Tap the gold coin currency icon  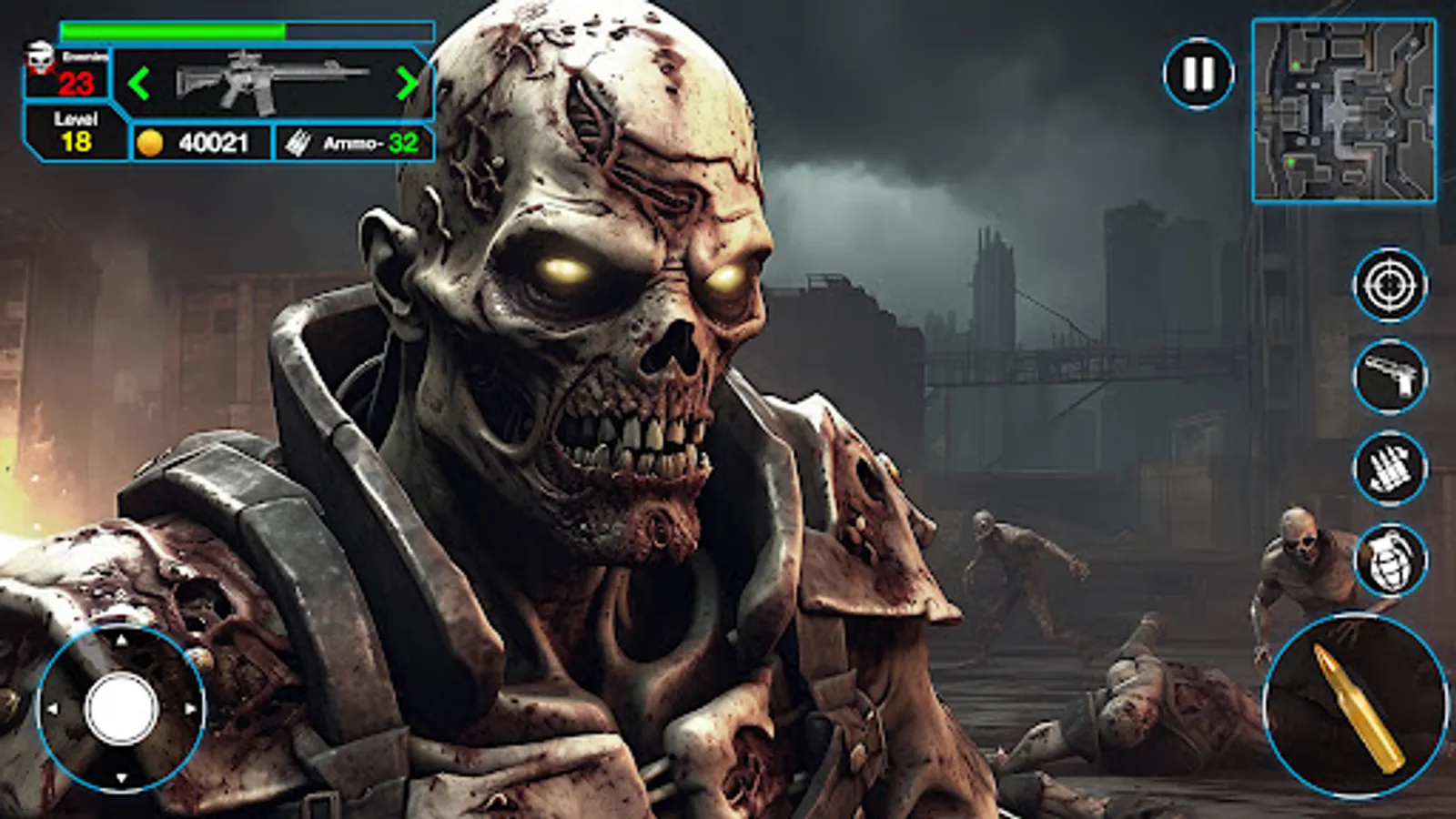click(152, 141)
